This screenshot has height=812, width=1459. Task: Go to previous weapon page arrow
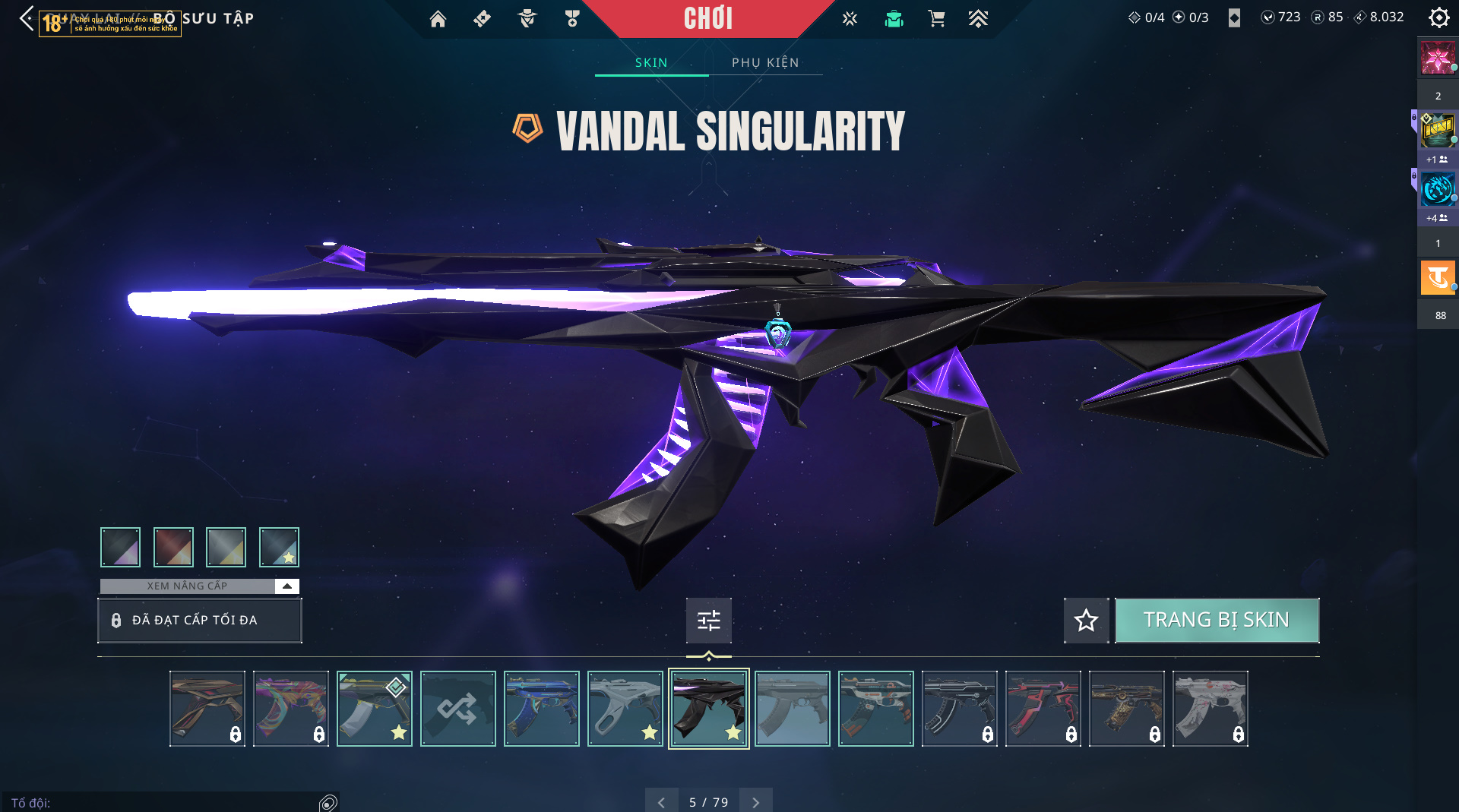(661, 802)
